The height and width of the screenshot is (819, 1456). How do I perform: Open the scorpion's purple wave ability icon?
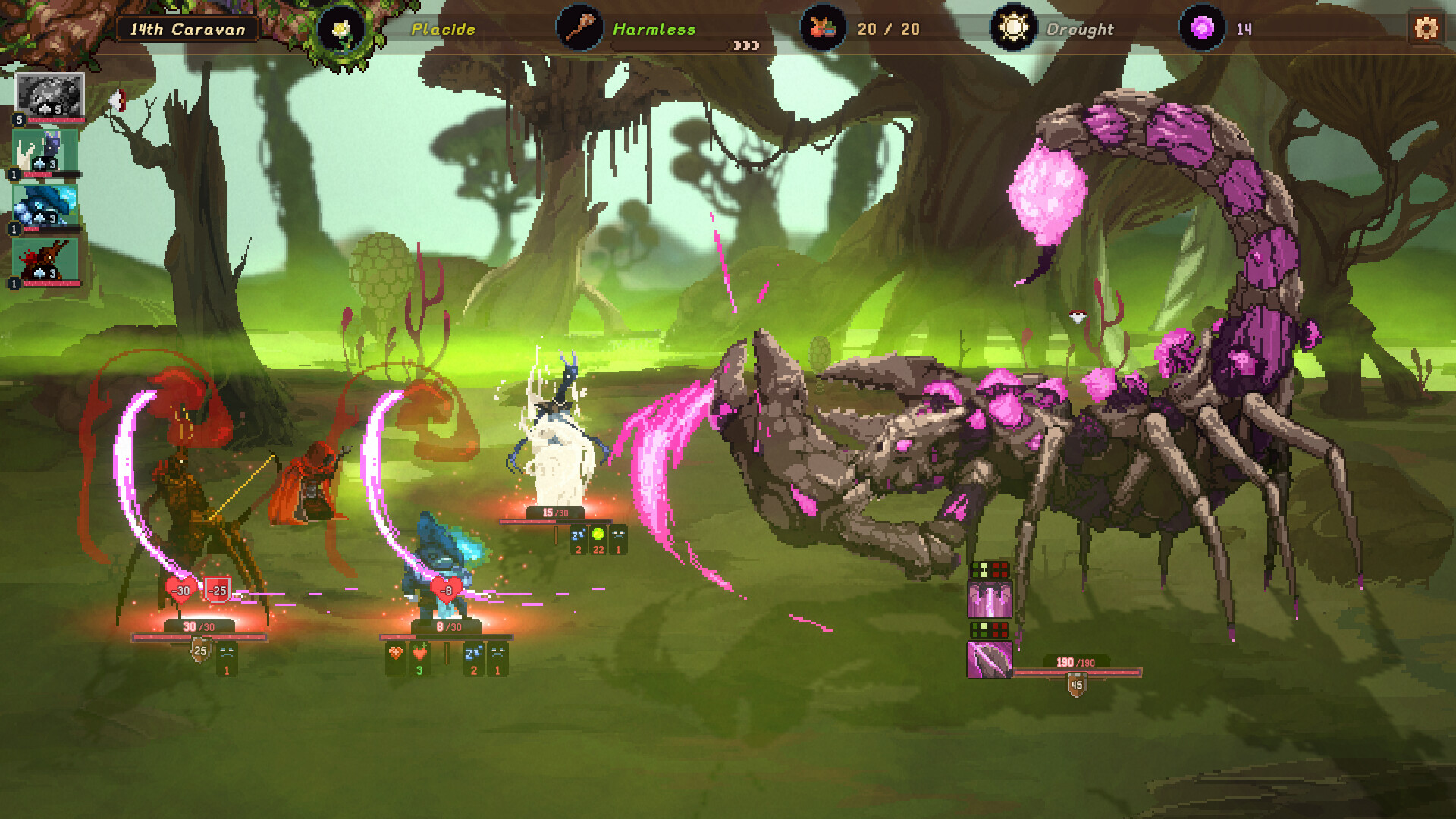pos(990,599)
